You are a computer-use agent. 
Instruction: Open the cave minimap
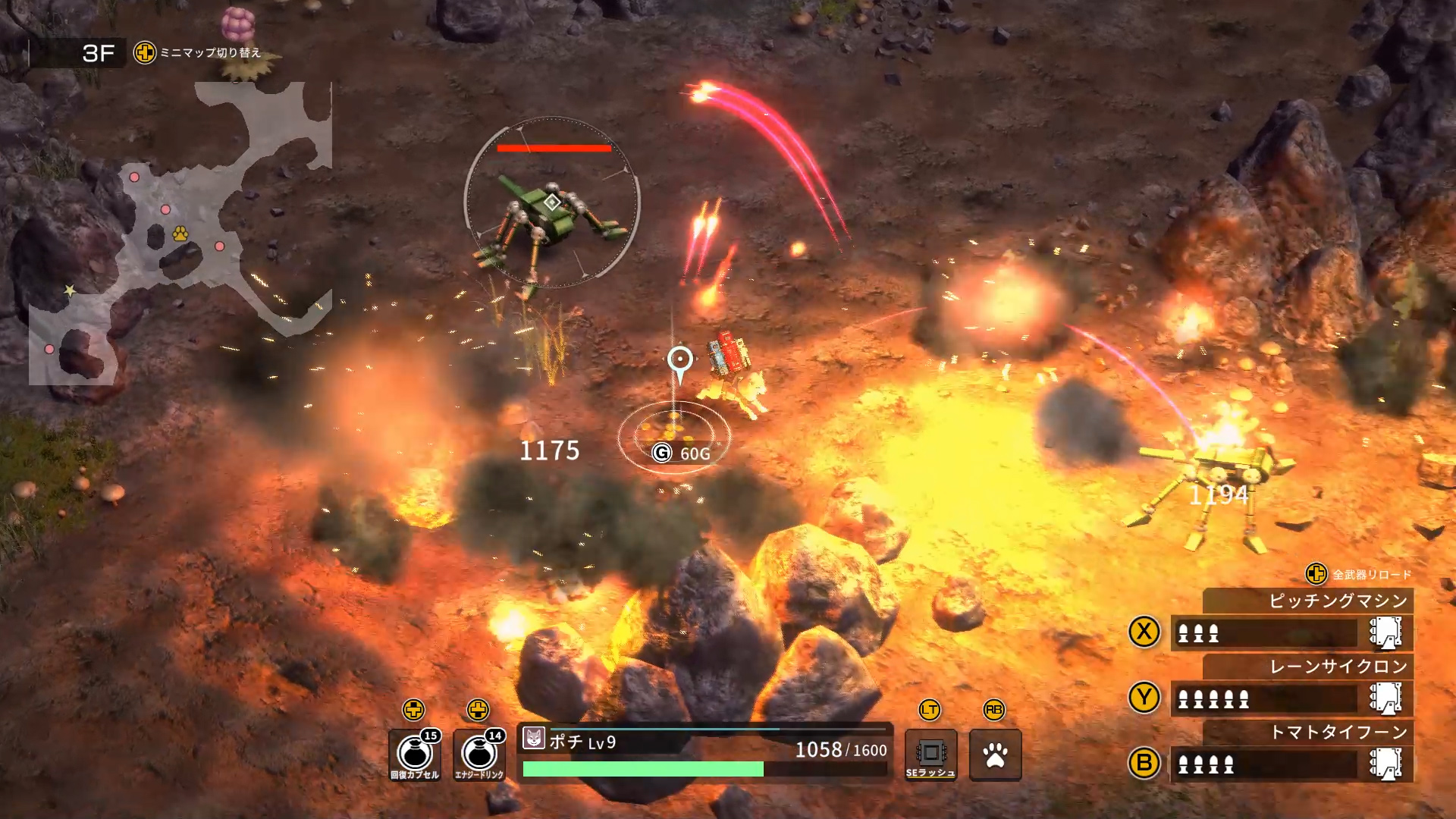tap(180, 235)
